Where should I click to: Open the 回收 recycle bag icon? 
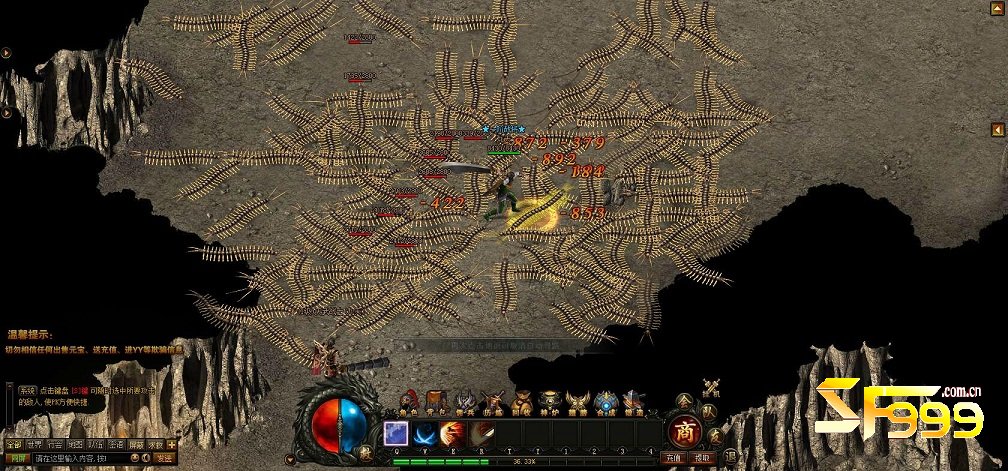(521, 402)
